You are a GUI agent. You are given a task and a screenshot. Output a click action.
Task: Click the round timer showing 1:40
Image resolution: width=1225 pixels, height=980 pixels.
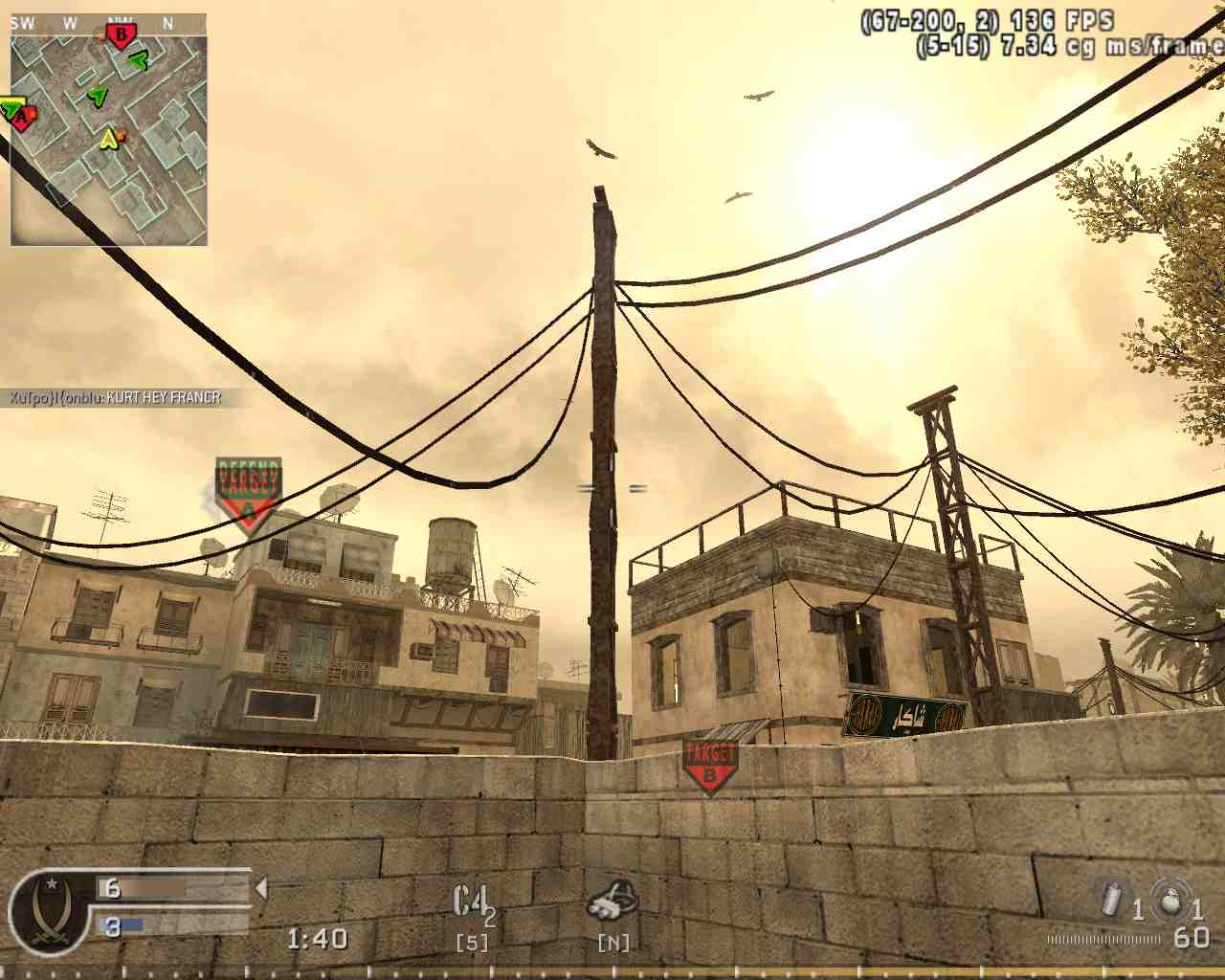pyautogui.click(x=321, y=938)
